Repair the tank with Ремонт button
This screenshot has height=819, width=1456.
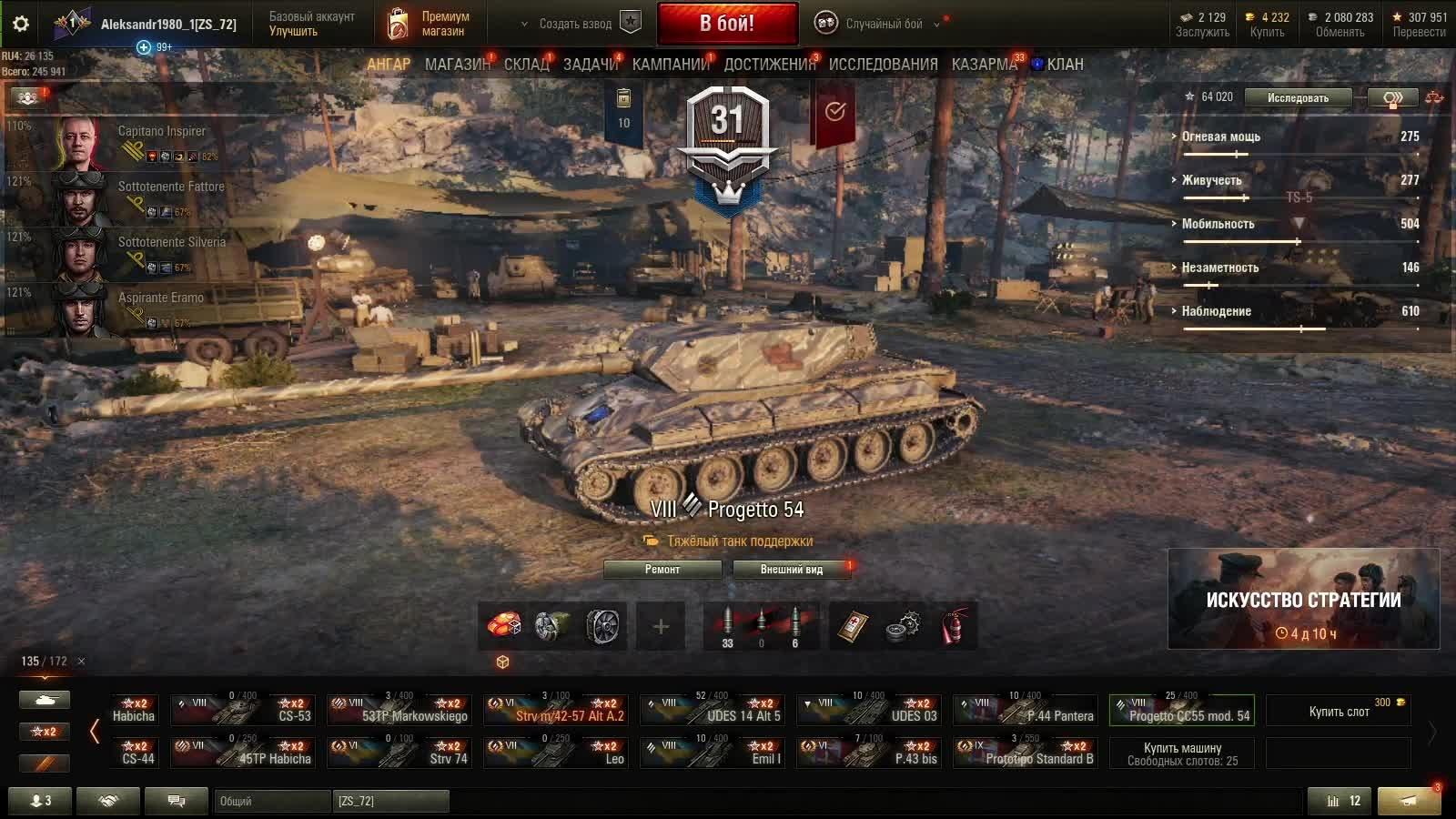662,570
